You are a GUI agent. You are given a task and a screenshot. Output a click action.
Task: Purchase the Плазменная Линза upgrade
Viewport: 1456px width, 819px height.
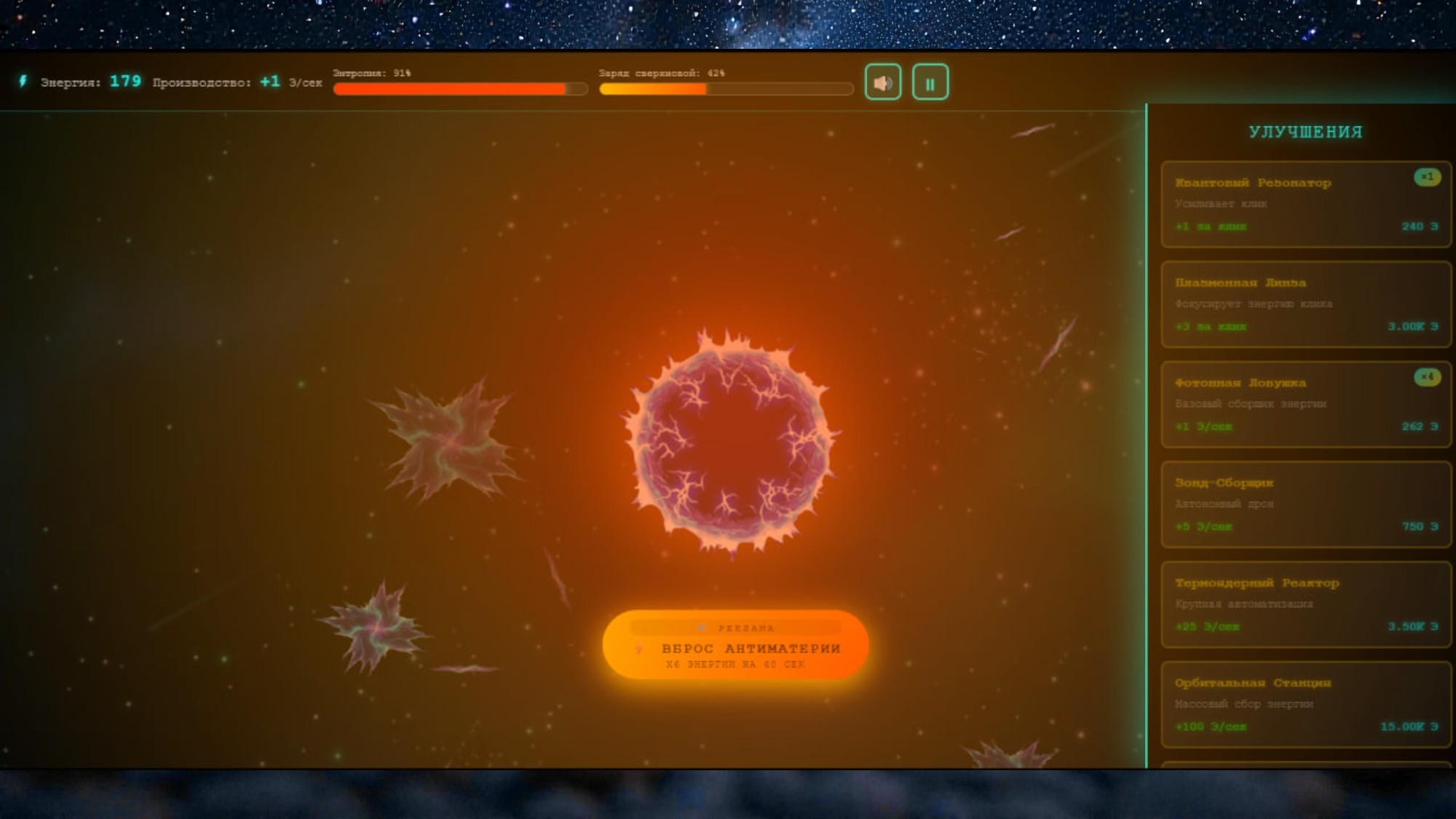1305,304
